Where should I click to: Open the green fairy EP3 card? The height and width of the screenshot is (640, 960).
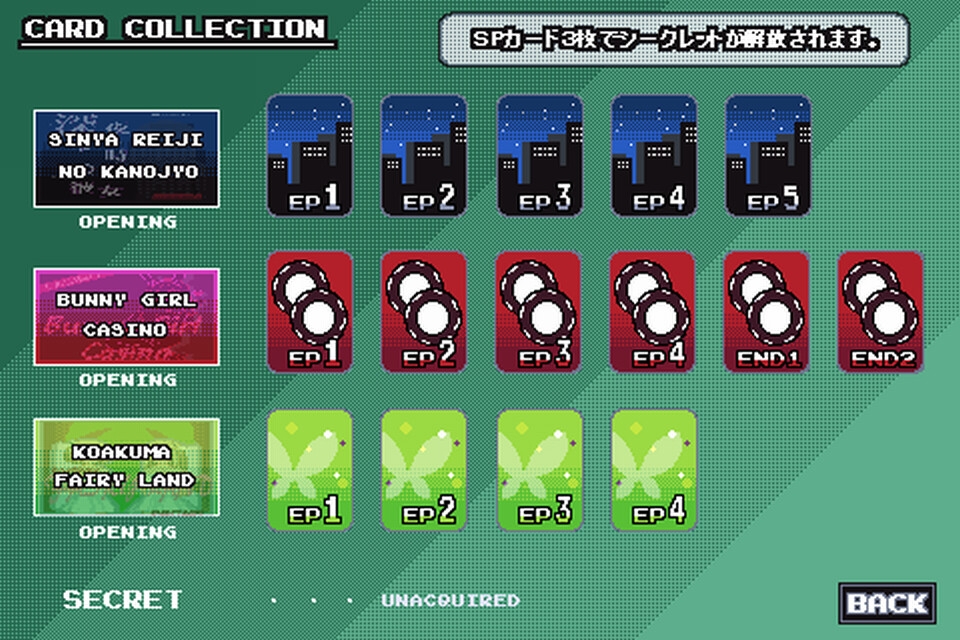coord(540,470)
